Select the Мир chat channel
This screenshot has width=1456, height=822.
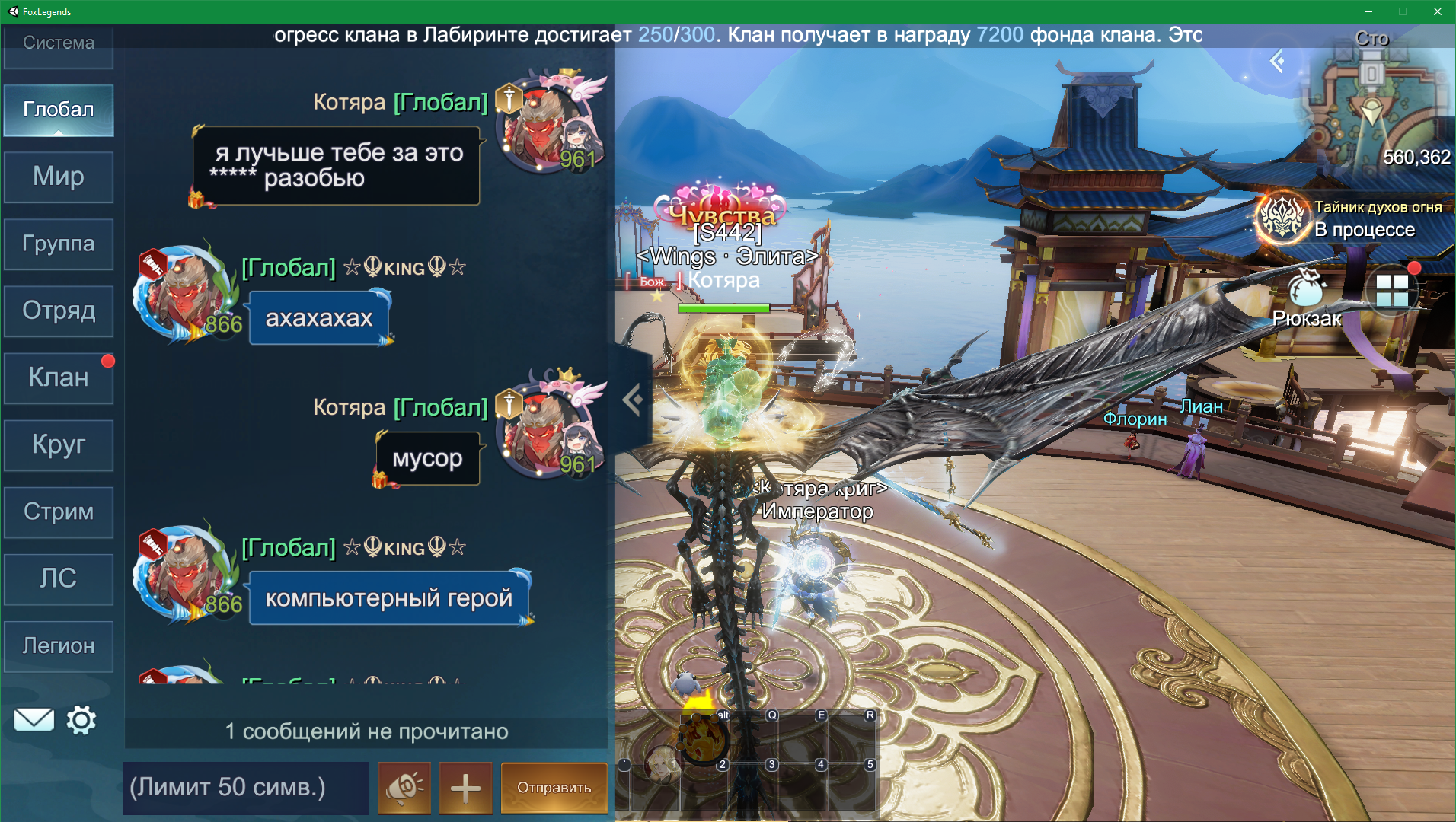coord(59,177)
